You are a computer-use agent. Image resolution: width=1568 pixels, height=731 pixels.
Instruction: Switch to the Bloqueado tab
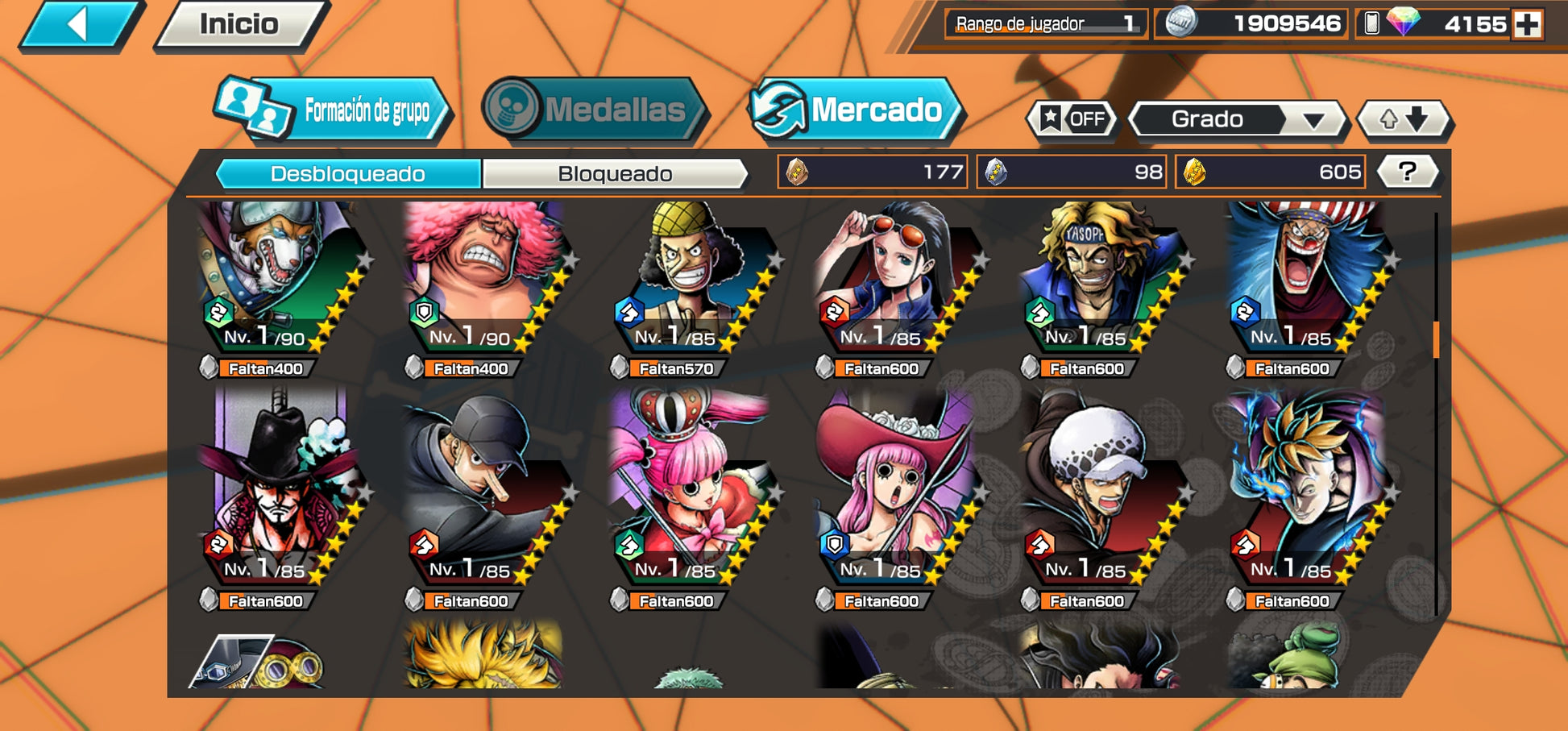(615, 173)
